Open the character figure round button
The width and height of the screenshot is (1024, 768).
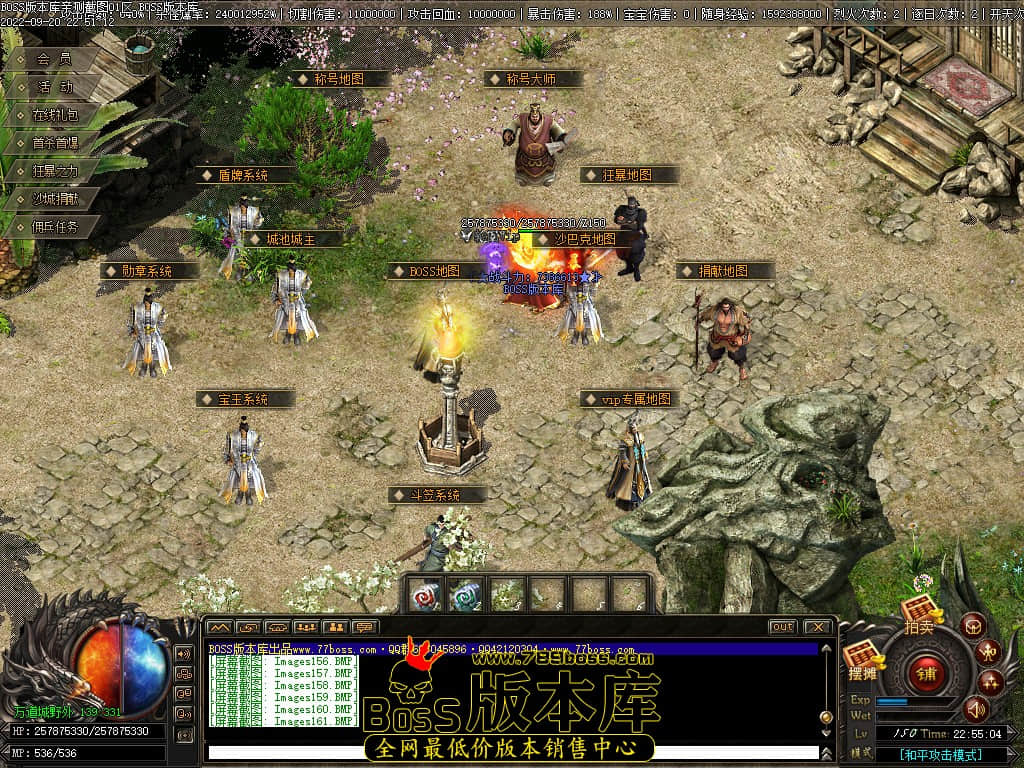(x=987, y=652)
